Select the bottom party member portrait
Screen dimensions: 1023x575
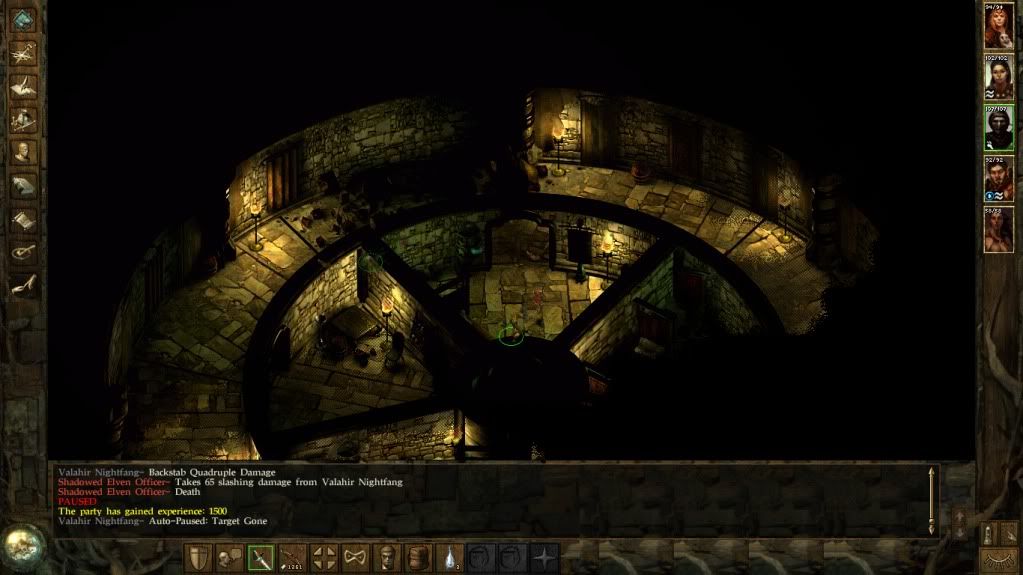tap(998, 229)
